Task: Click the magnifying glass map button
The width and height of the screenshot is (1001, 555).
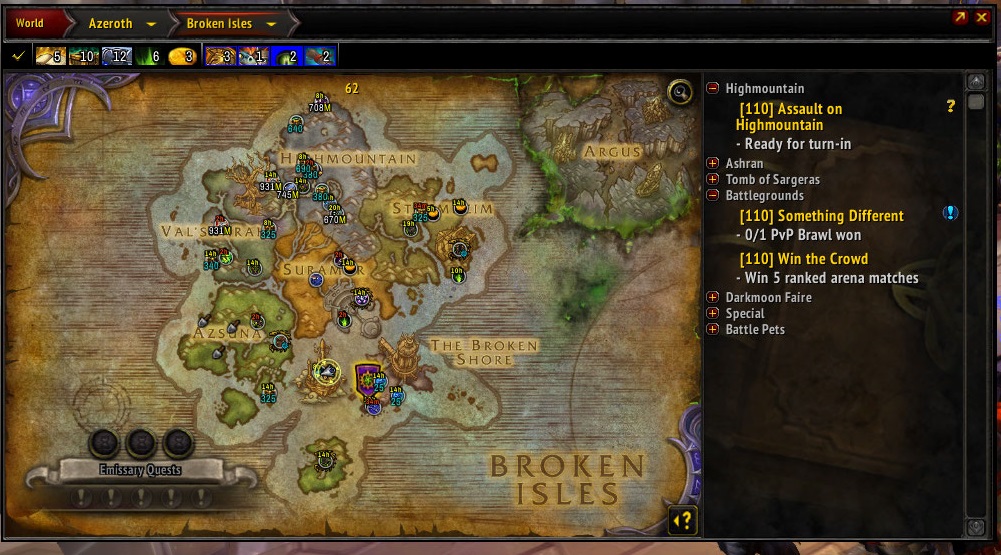Action: (x=680, y=93)
